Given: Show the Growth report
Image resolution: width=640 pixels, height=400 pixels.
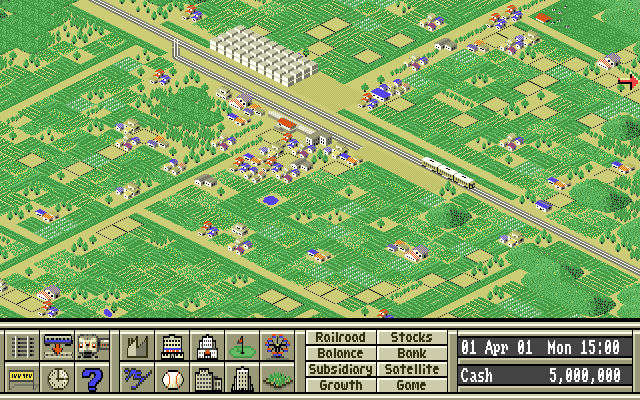Looking at the screenshot, I should tap(340, 385).
